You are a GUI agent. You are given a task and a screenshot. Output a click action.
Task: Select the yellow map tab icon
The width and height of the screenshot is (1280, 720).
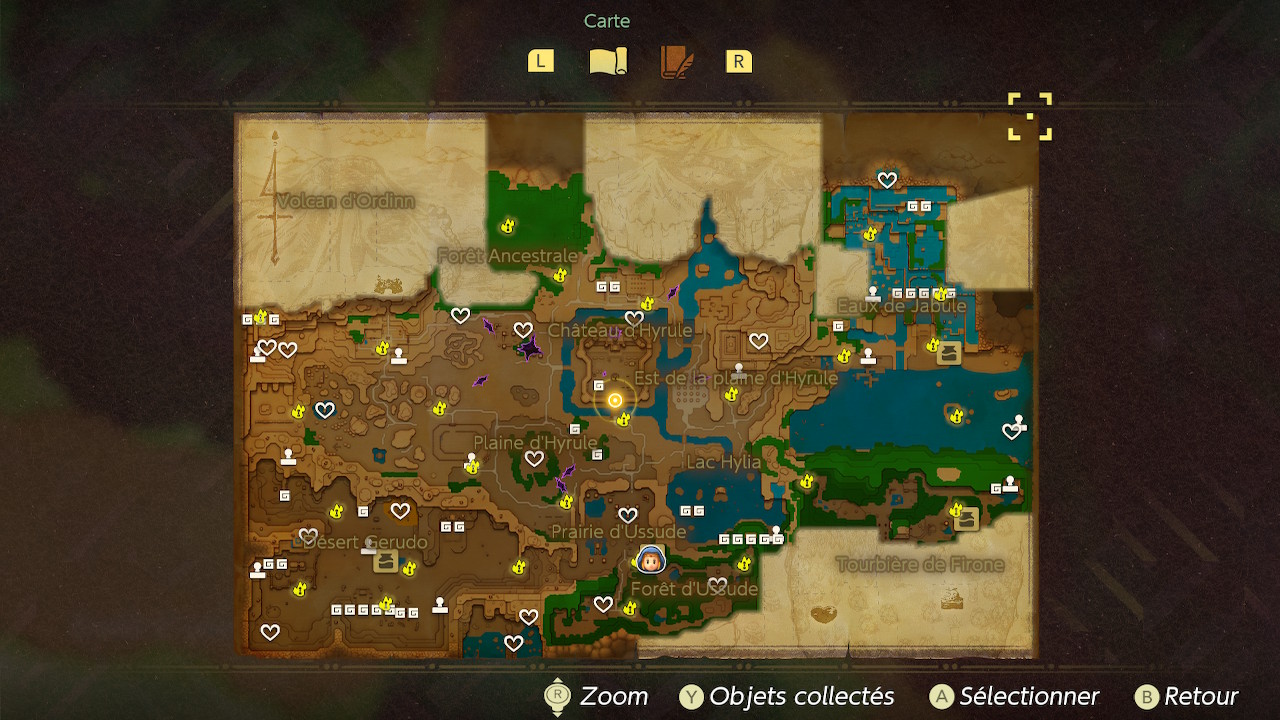pyautogui.click(x=607, y=62)
